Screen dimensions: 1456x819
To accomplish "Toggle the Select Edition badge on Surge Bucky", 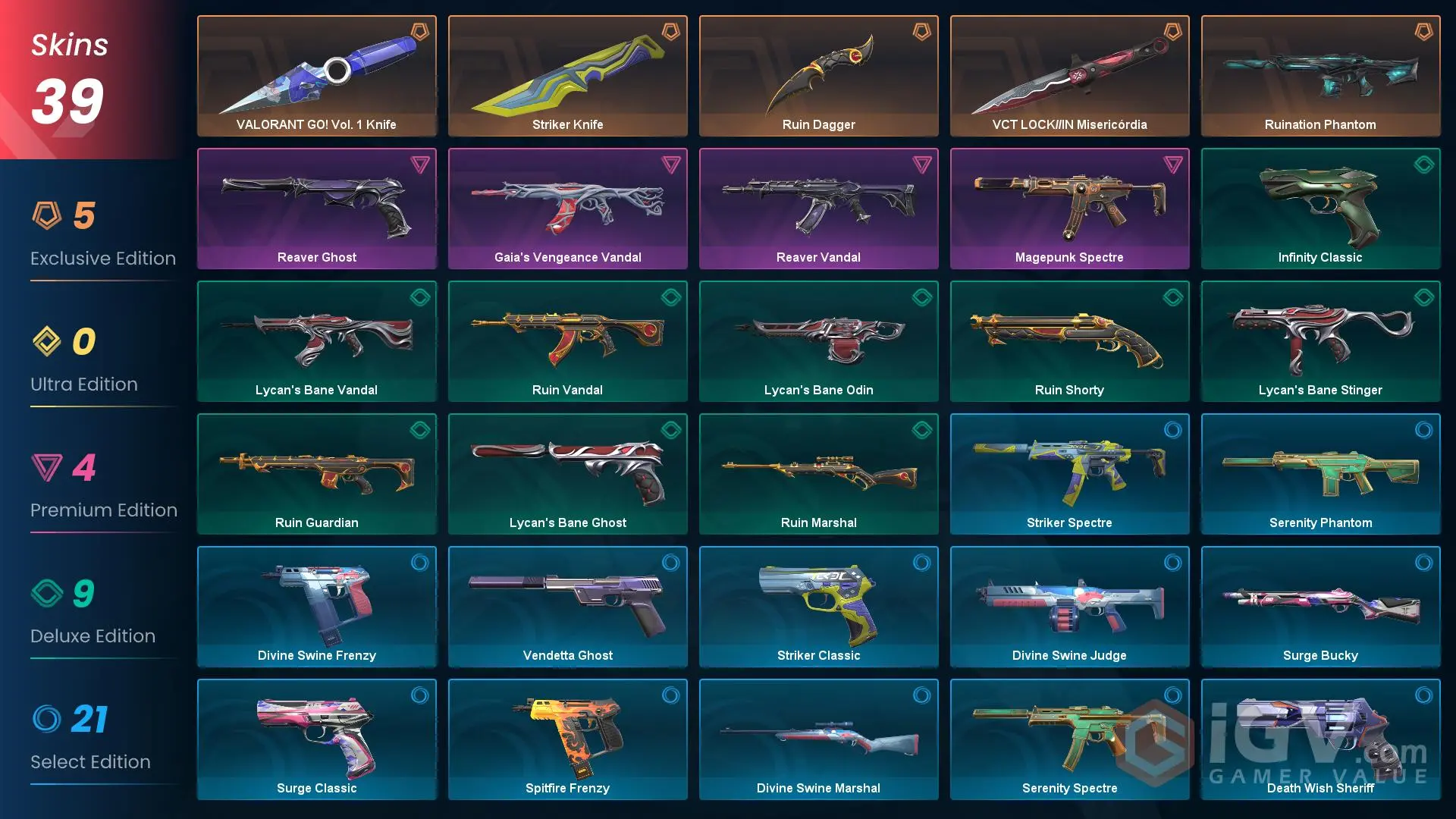I will pyautogui.click(x=1423, y=563).
